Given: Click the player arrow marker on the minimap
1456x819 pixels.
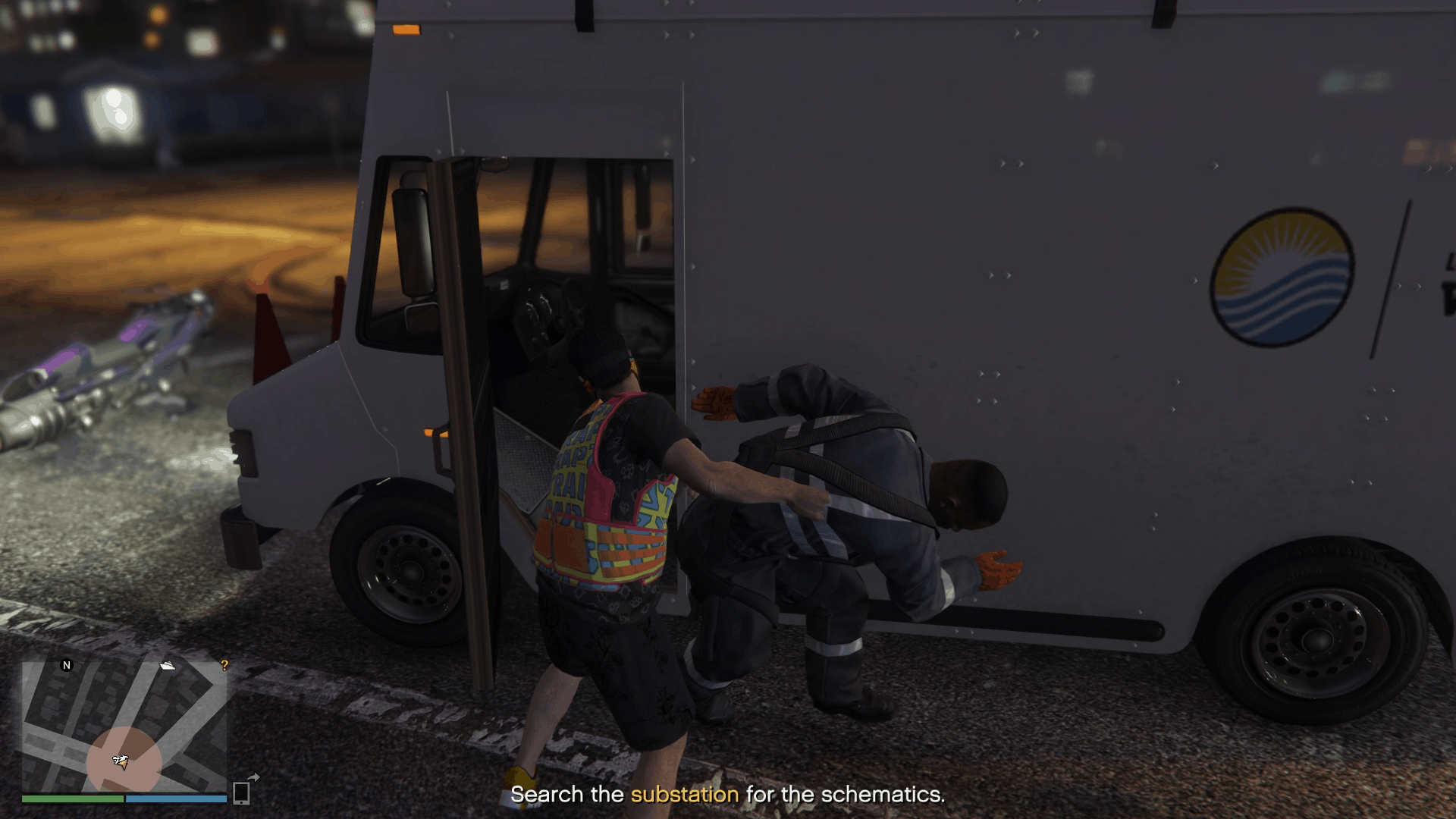Looking at the screenshot, I should point(121,762).
